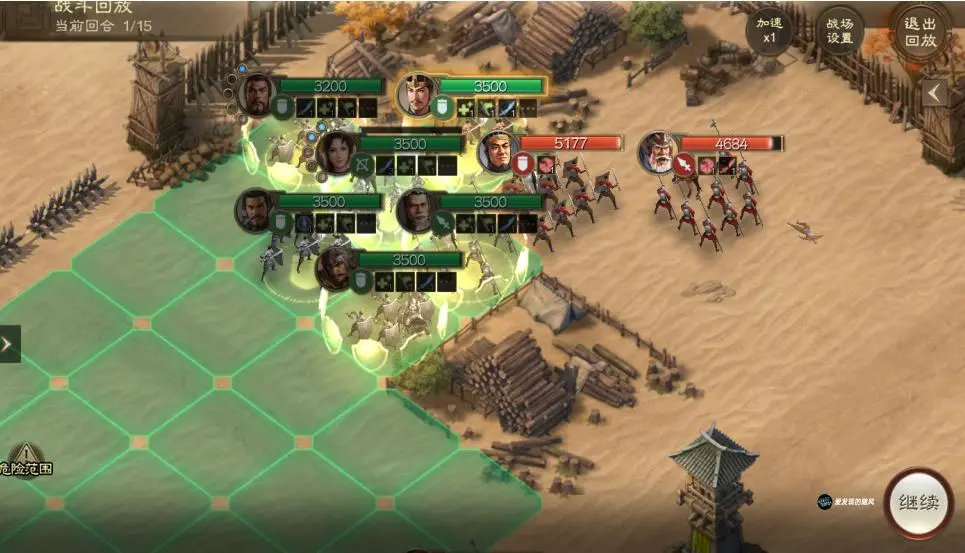
Task: Select the allied general with 3200 troops
Action: 256,94
